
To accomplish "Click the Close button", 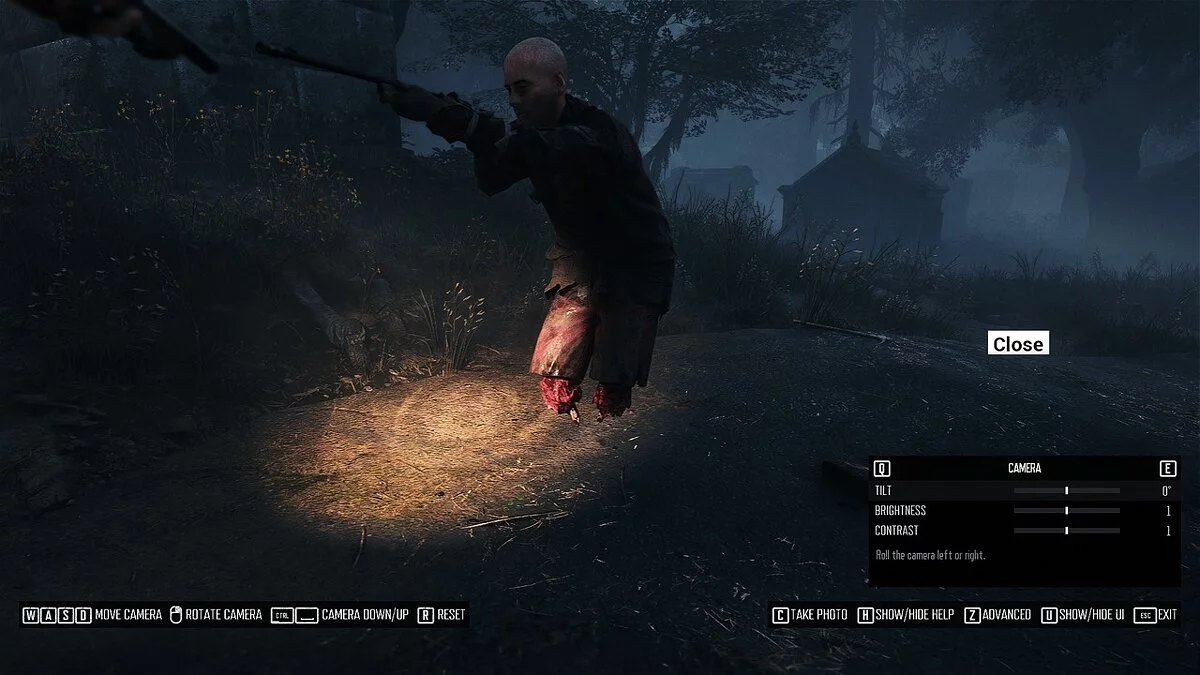I will coord(1018,344).
